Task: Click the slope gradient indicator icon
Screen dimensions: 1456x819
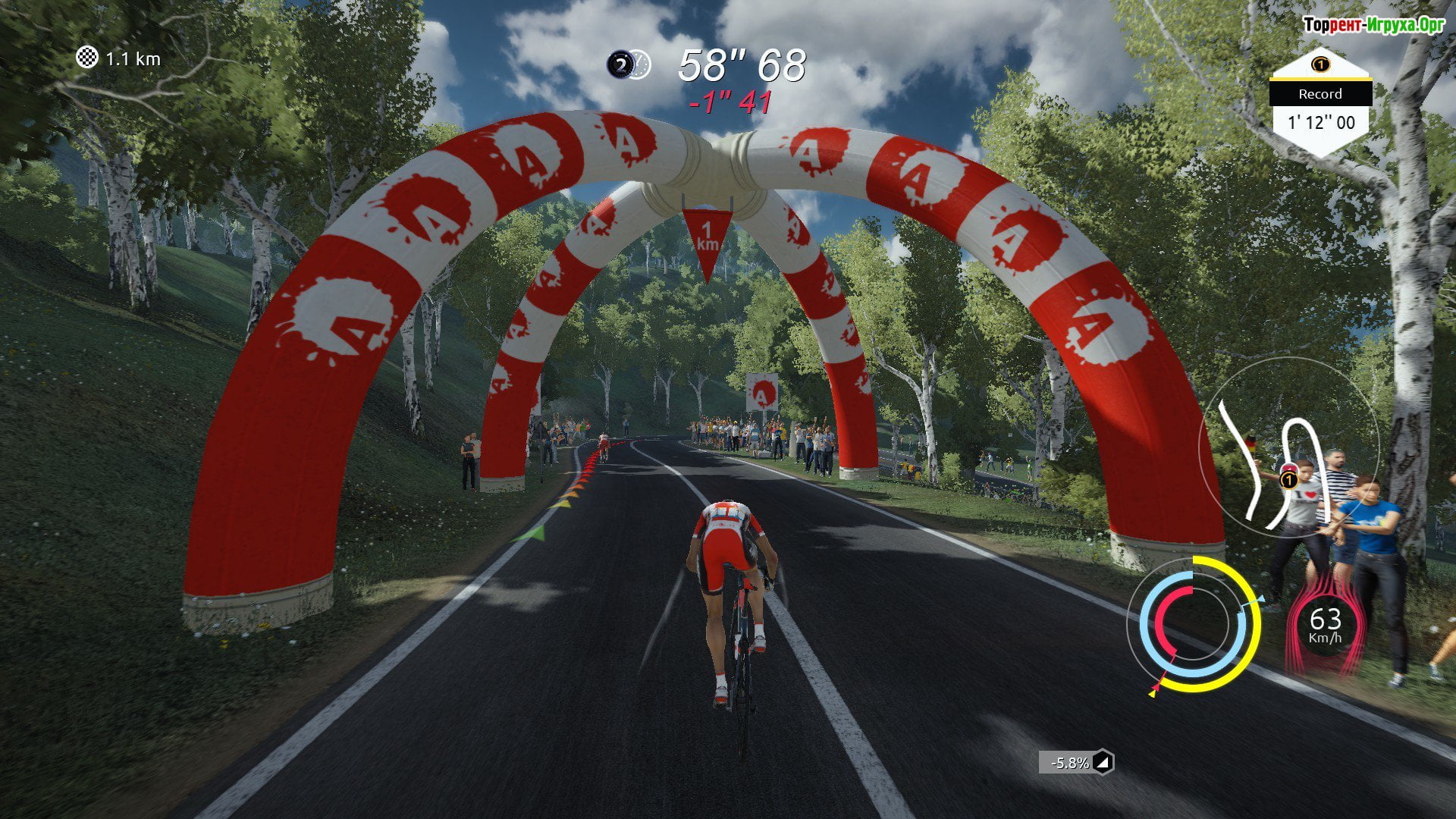Action: tap(1103, 762)
